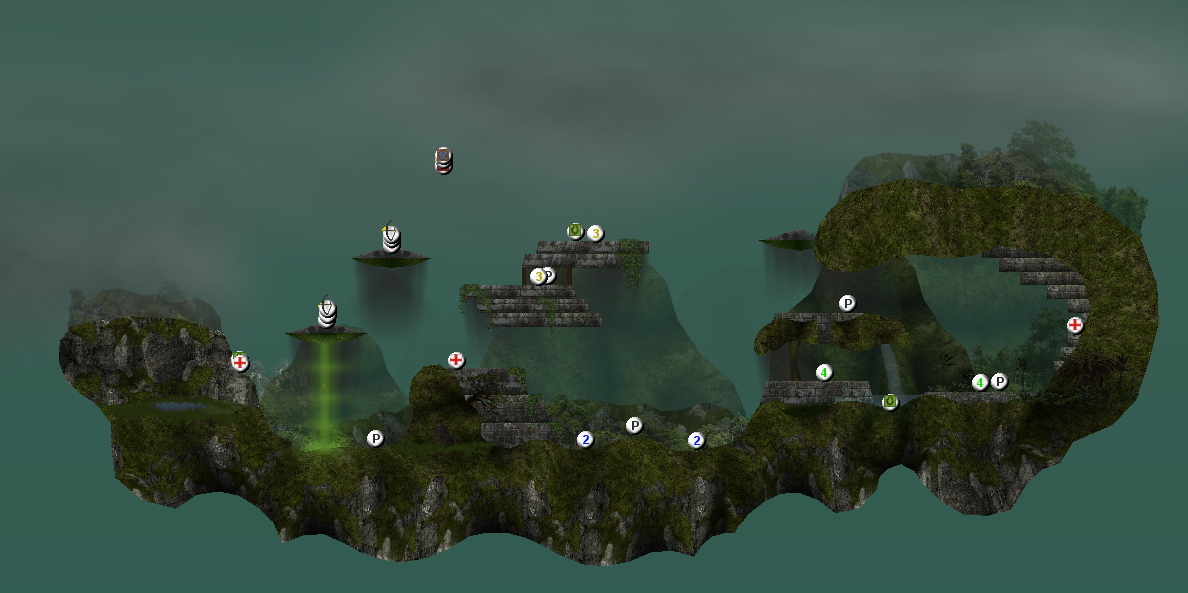
Task: Choose the green 4 marker adjacent to a P marker
Action: point(980,382)
